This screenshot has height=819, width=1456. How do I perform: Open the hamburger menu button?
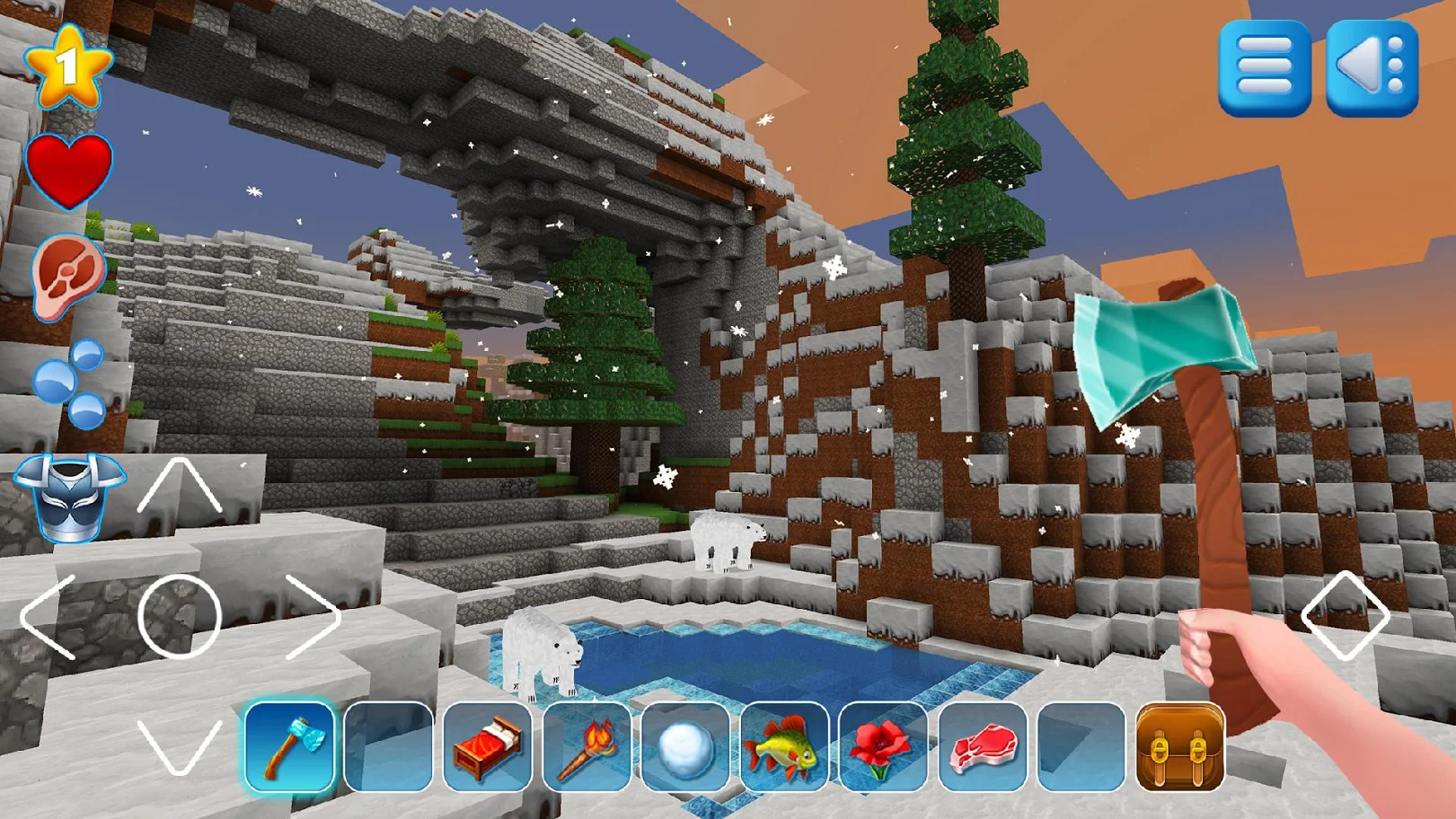click(1264, 68)
